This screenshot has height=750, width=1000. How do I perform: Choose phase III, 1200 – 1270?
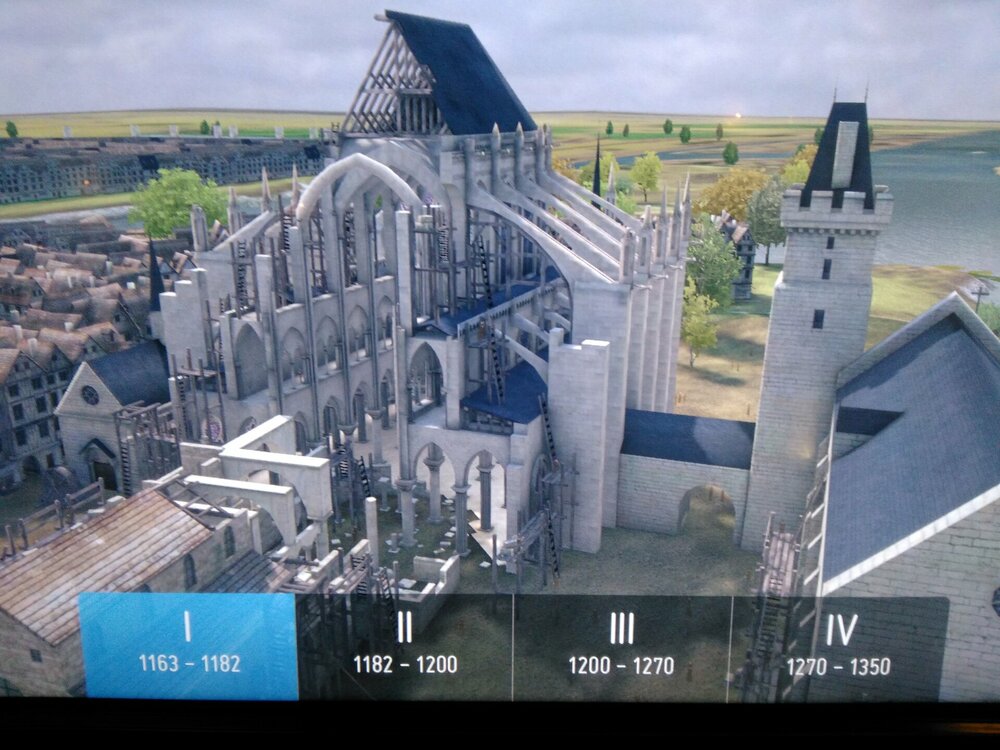tap(621, 645)
